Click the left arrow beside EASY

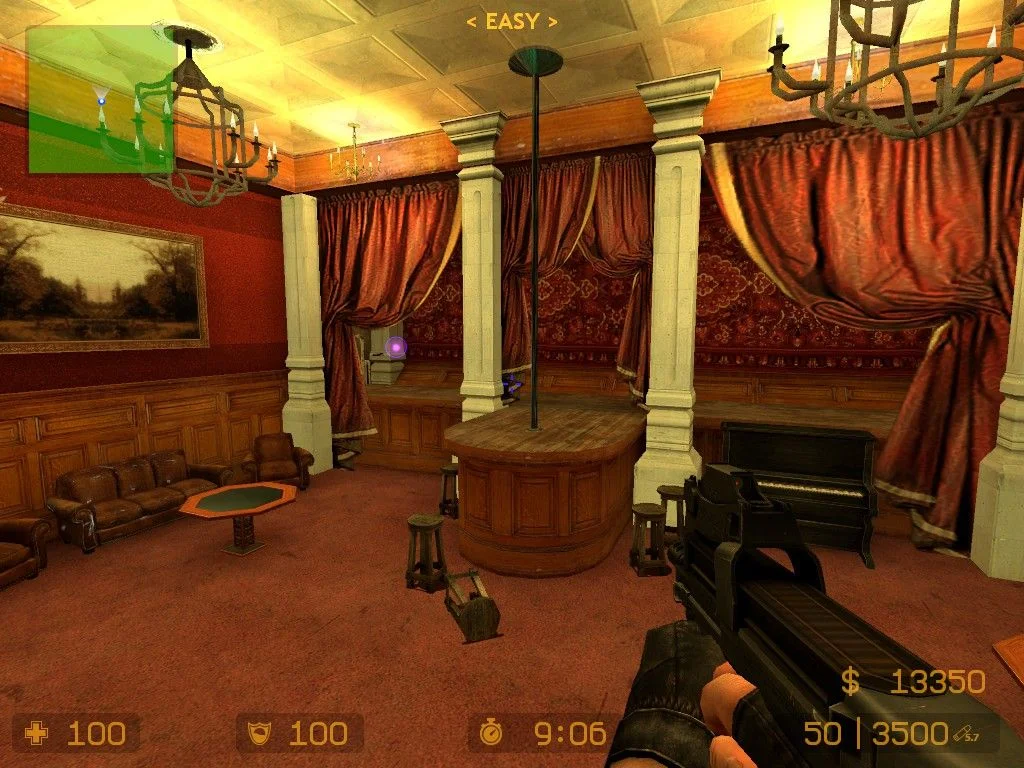(x=472, y=21)
